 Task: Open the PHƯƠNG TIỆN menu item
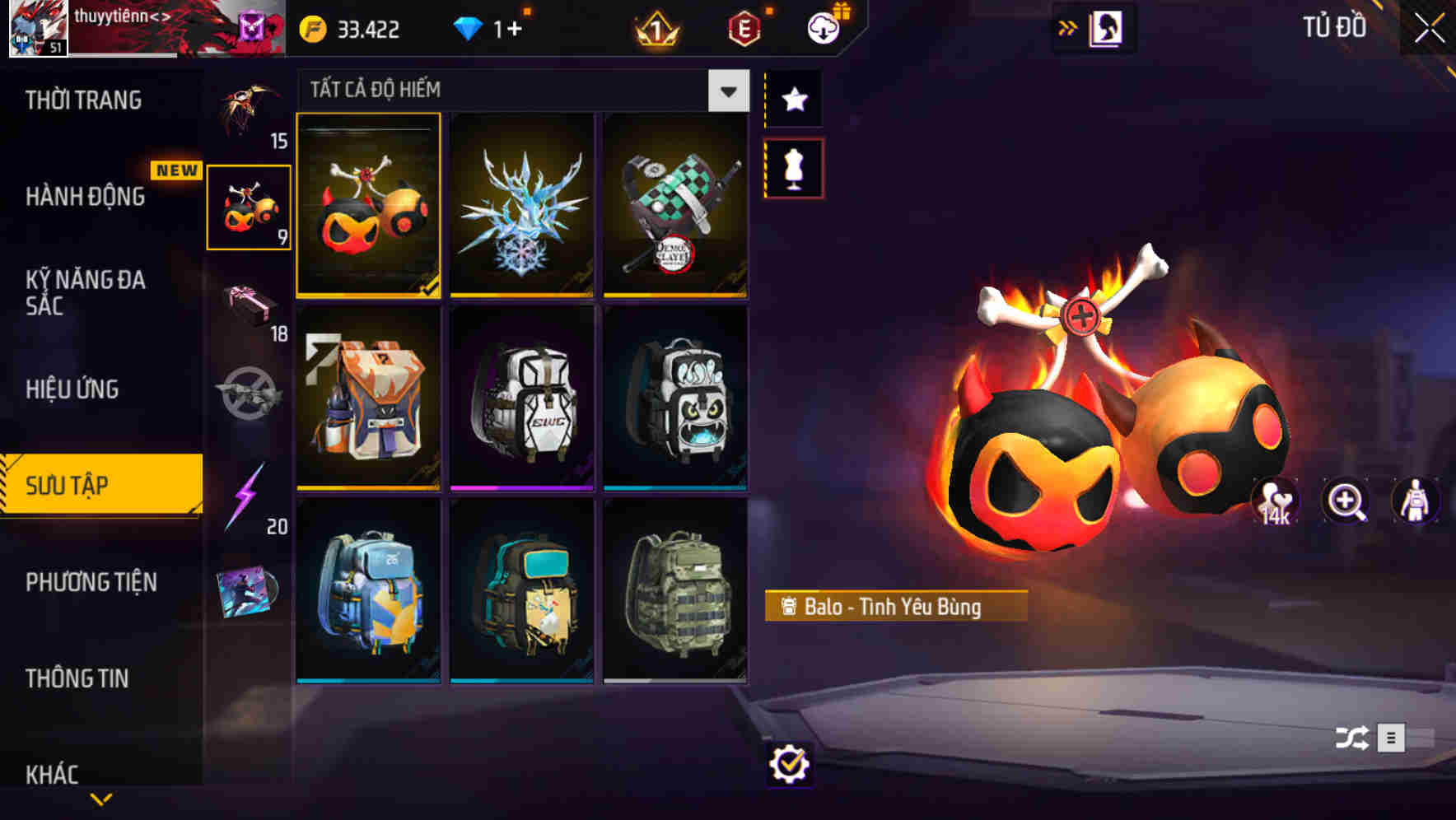pyautogui.click(x=91, y=582)
